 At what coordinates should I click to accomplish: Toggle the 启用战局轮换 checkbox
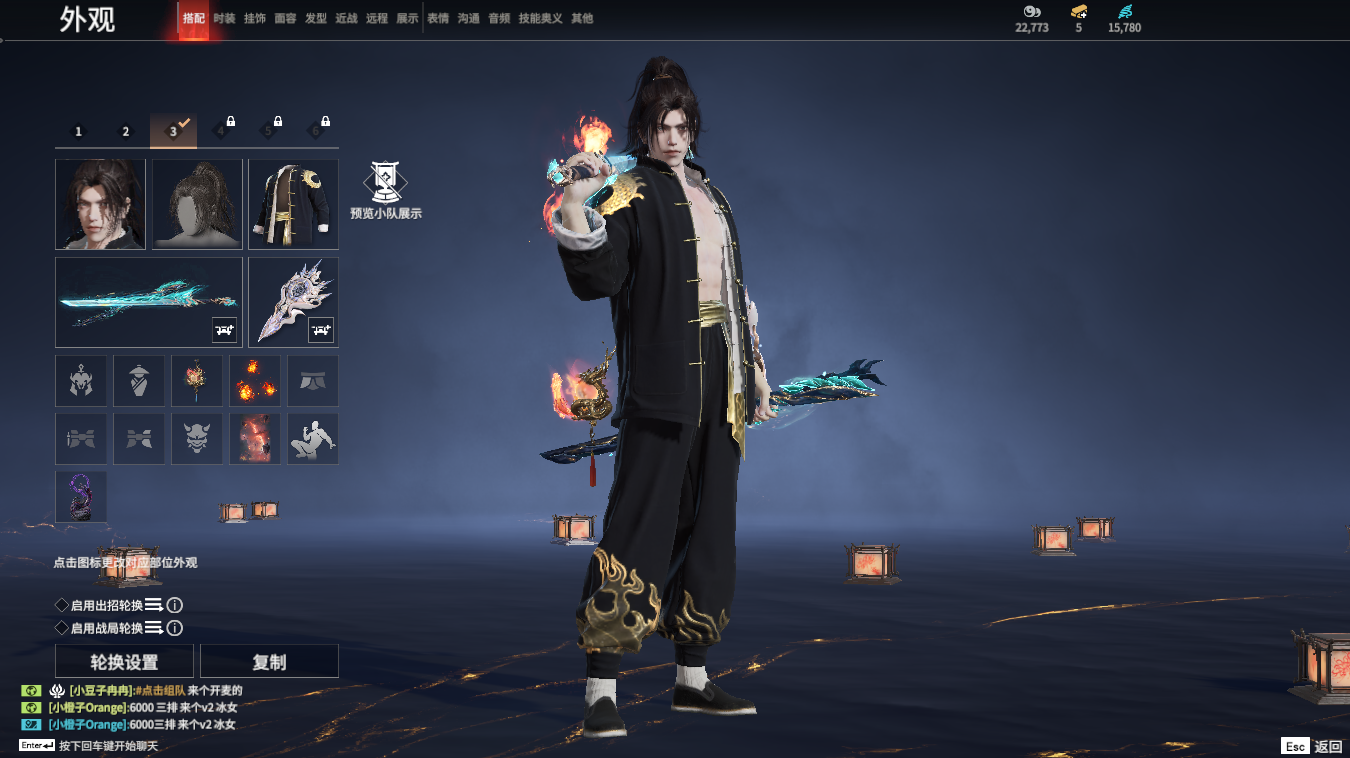tap(62, 628)
